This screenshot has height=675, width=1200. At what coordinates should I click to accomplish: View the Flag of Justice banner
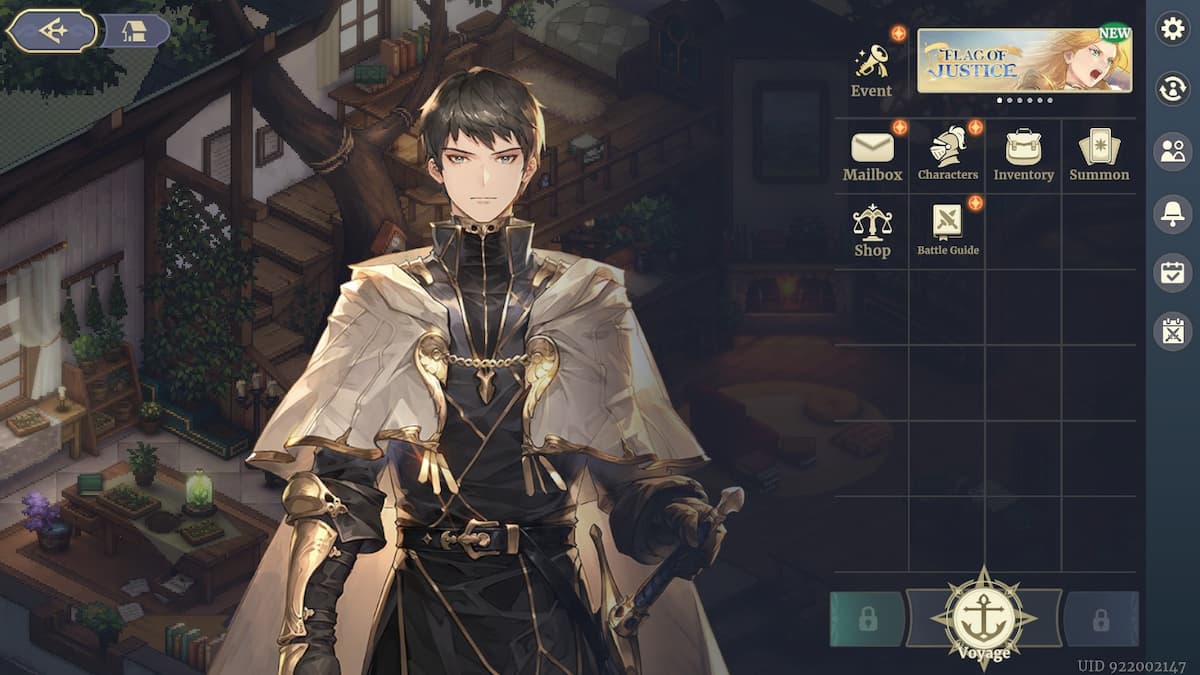[x=1024, y=60]
